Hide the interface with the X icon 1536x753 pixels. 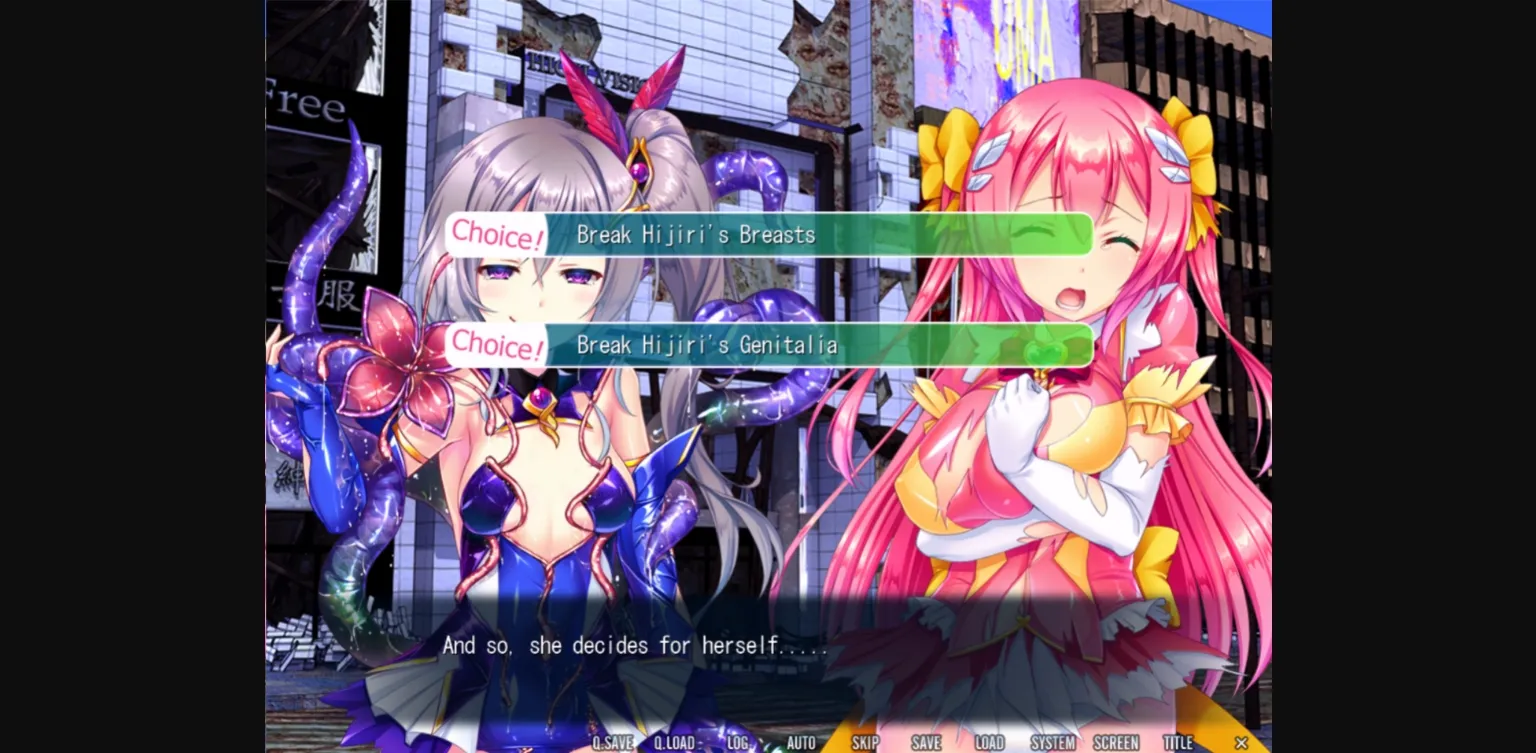pos(1241,743)
